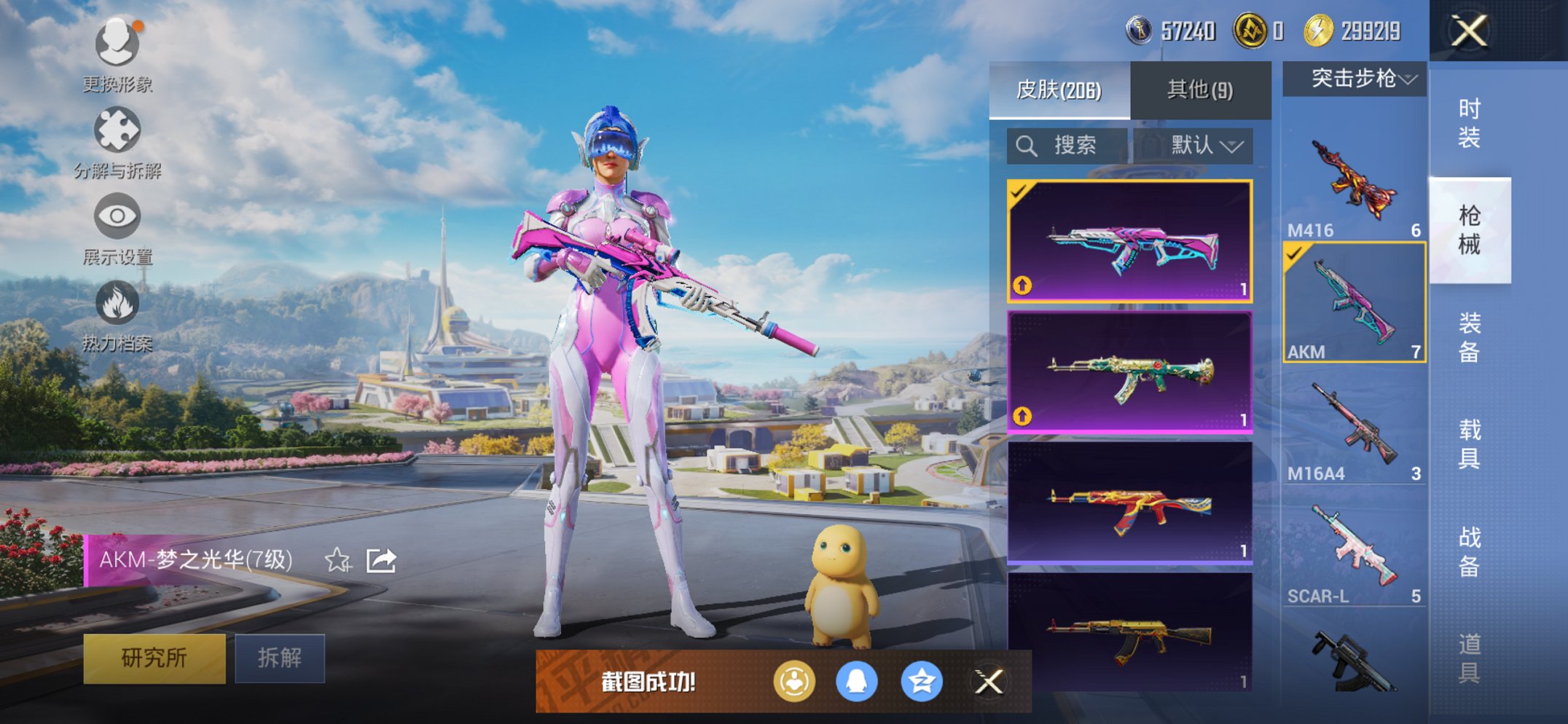Favorite the AKM skin via the star
The image size is (1568, 724).
(337, 560)
